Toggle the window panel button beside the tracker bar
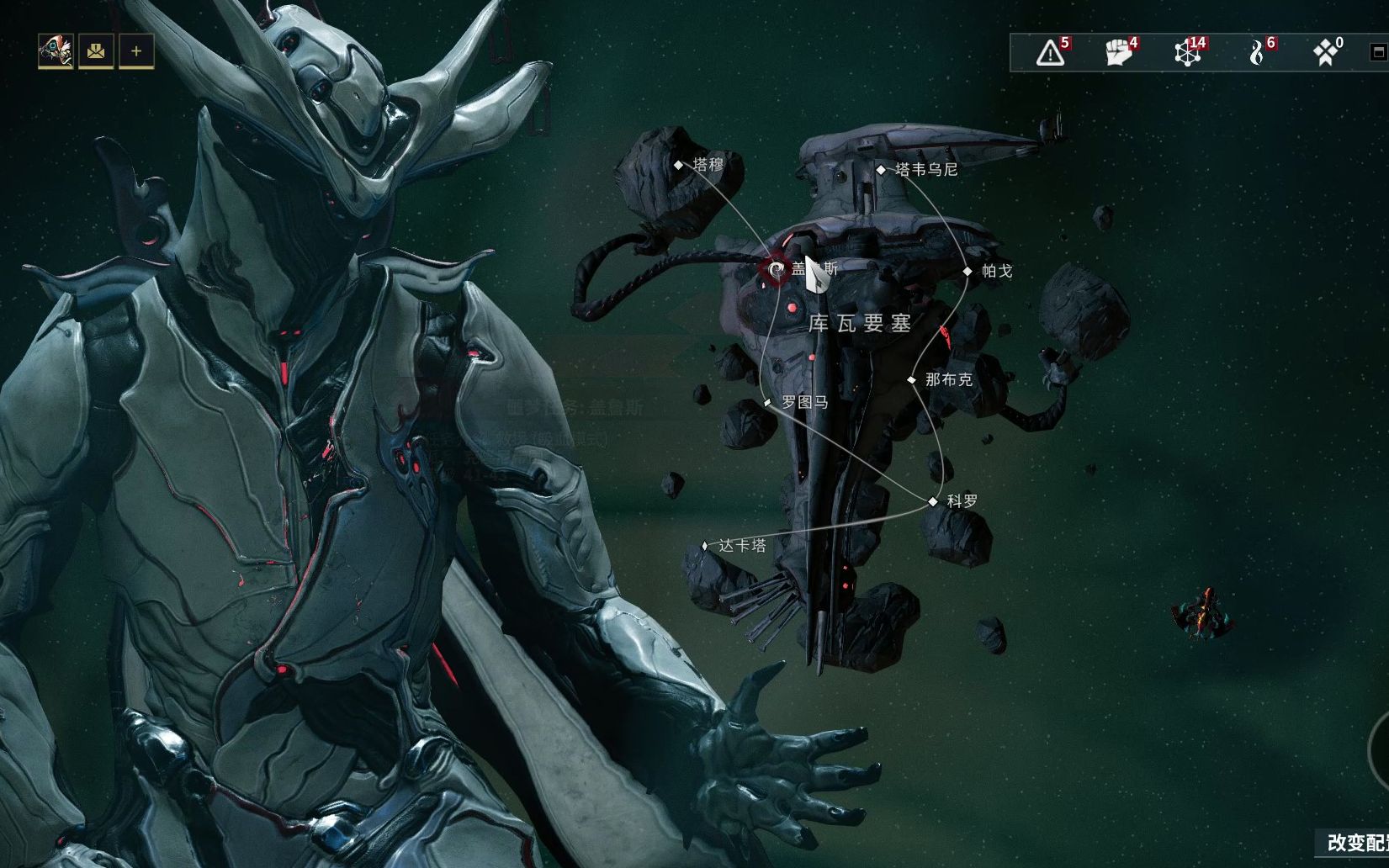 pos(1378,52)
